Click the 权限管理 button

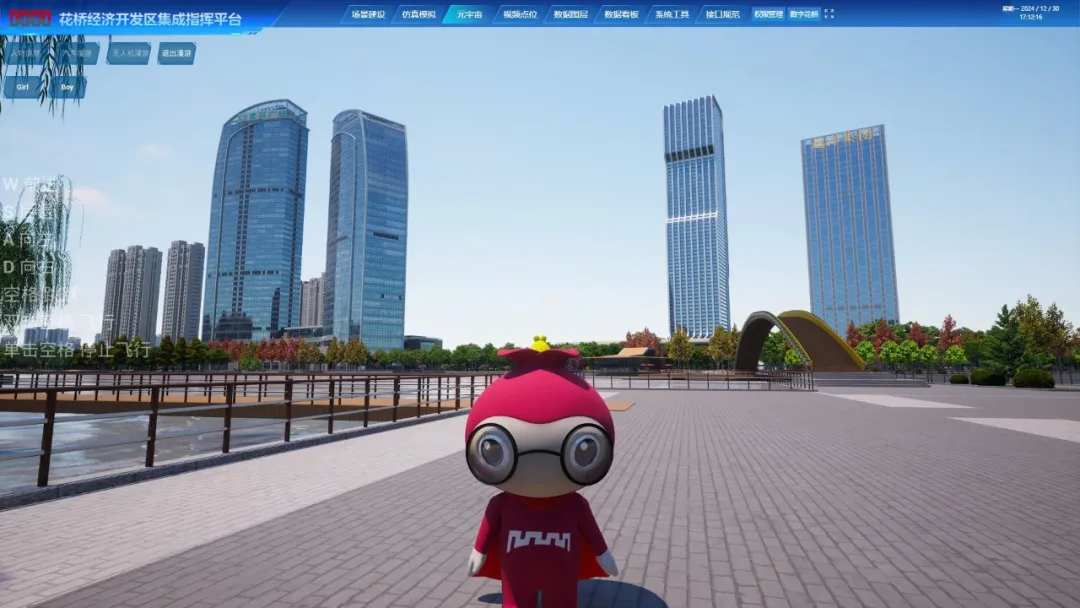(768, 14)
